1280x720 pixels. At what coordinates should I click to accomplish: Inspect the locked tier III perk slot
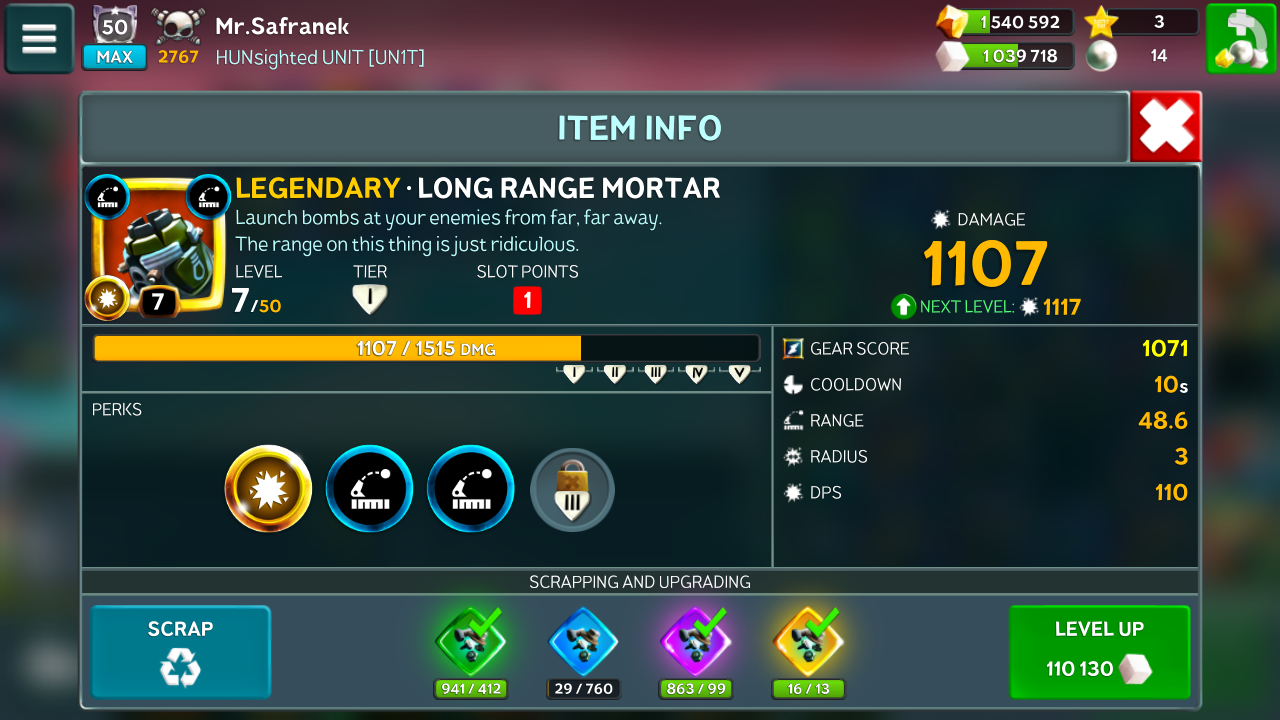[572, 489]
